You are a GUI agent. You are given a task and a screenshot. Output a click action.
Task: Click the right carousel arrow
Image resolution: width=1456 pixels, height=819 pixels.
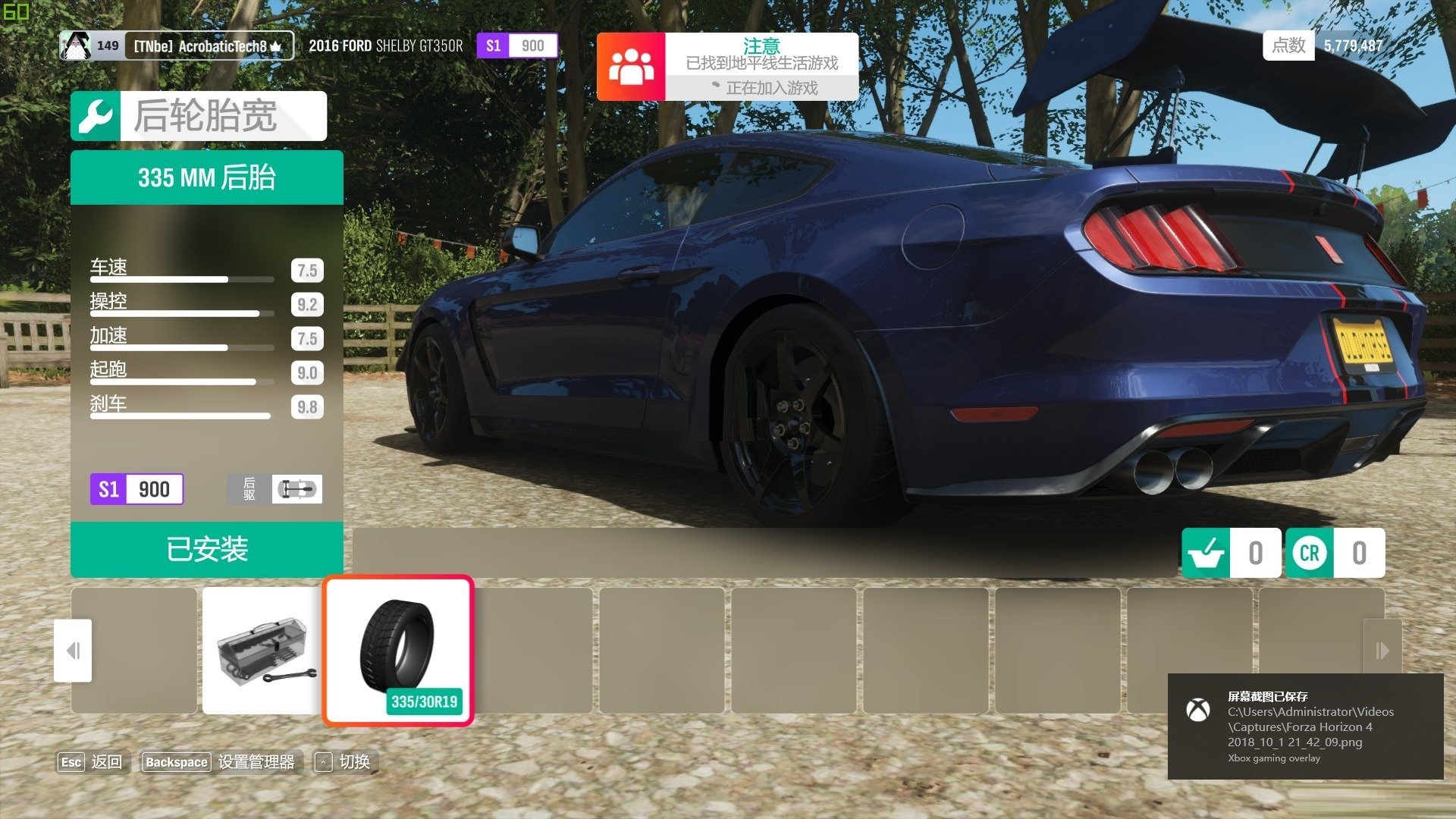pyautogui.click(x=1382, y=651)
